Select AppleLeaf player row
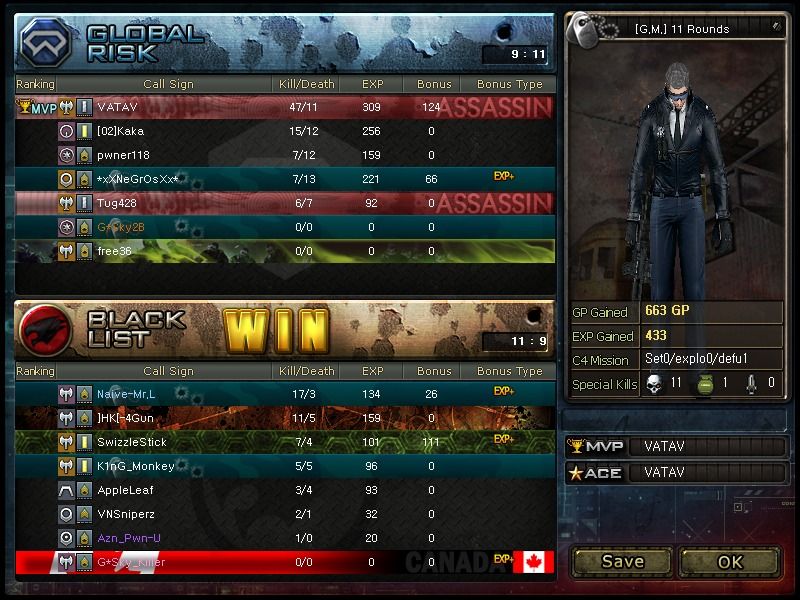The width and height of the screenshot is (800, 600). [x=285, y=490]
